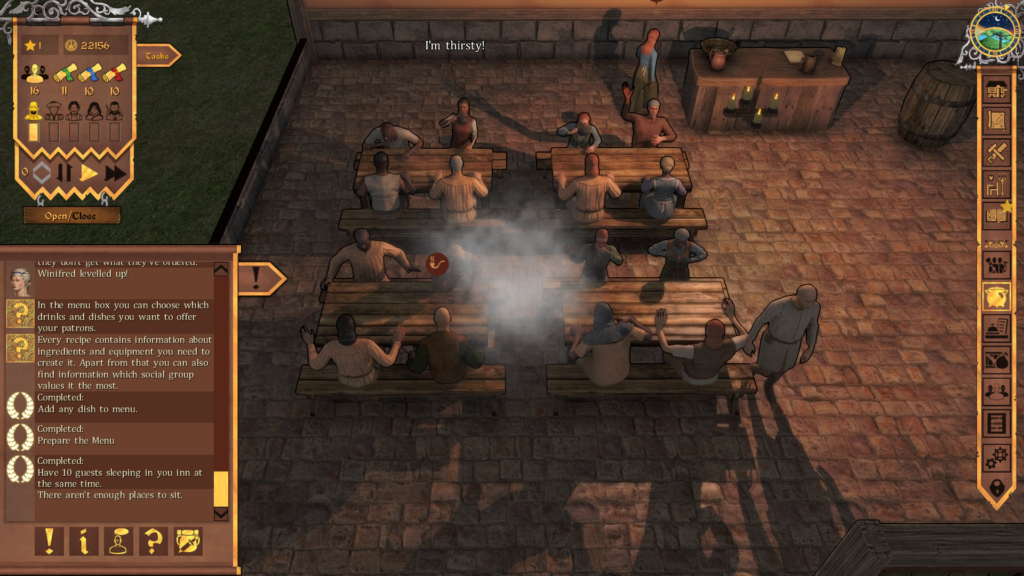Viewport: 1024px width, 576px height.
Task: Open the guests group sidebar button
Action: pos(996,265)
